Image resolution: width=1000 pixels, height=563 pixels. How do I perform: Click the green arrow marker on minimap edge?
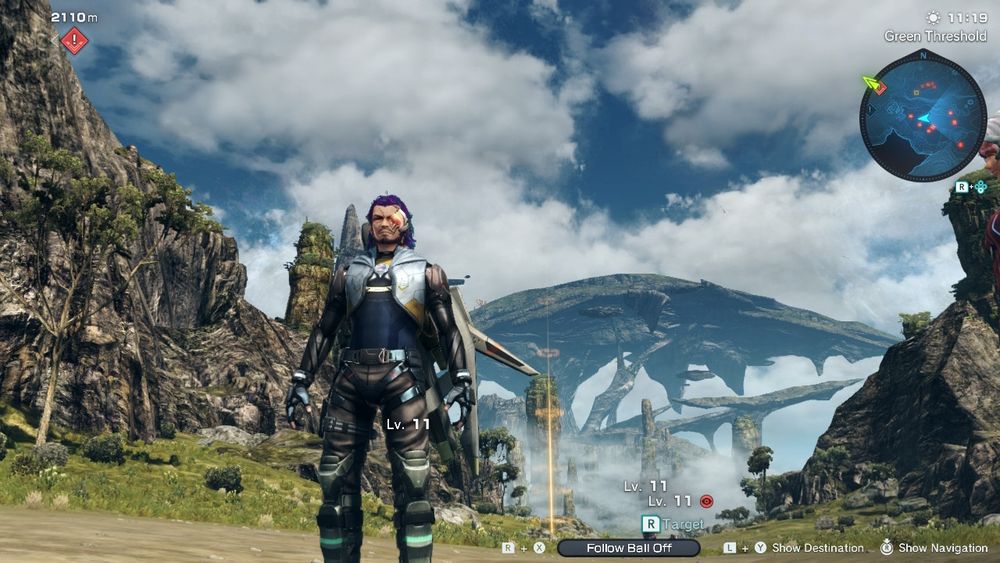tap(873, 84)
